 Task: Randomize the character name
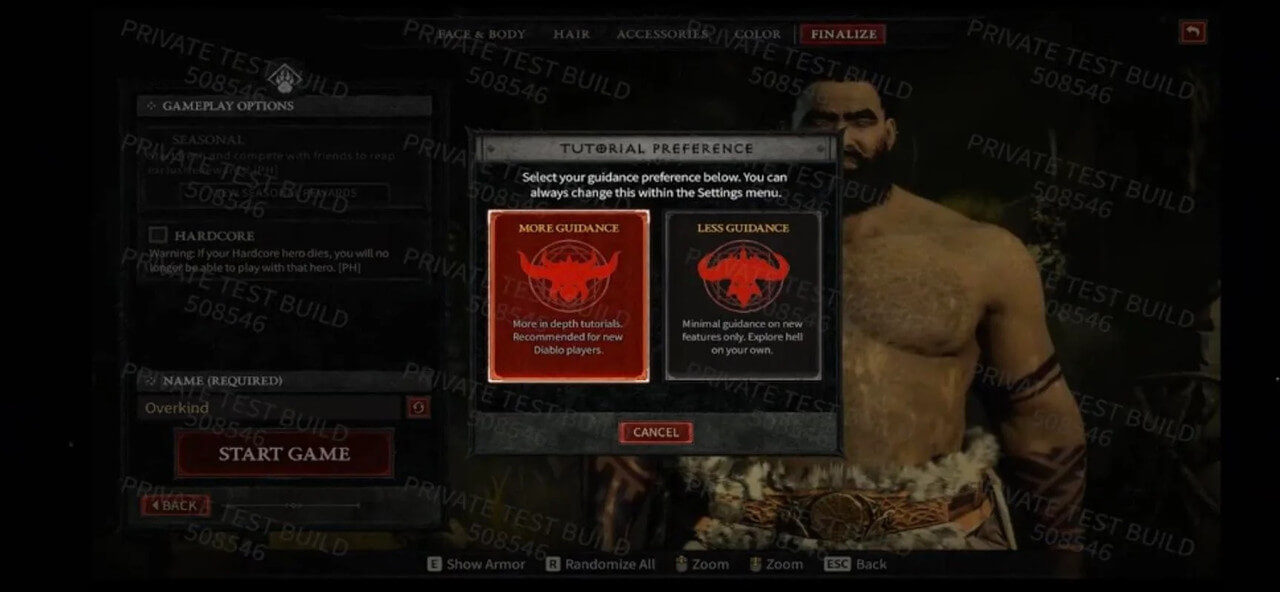(x=418, y=408)
